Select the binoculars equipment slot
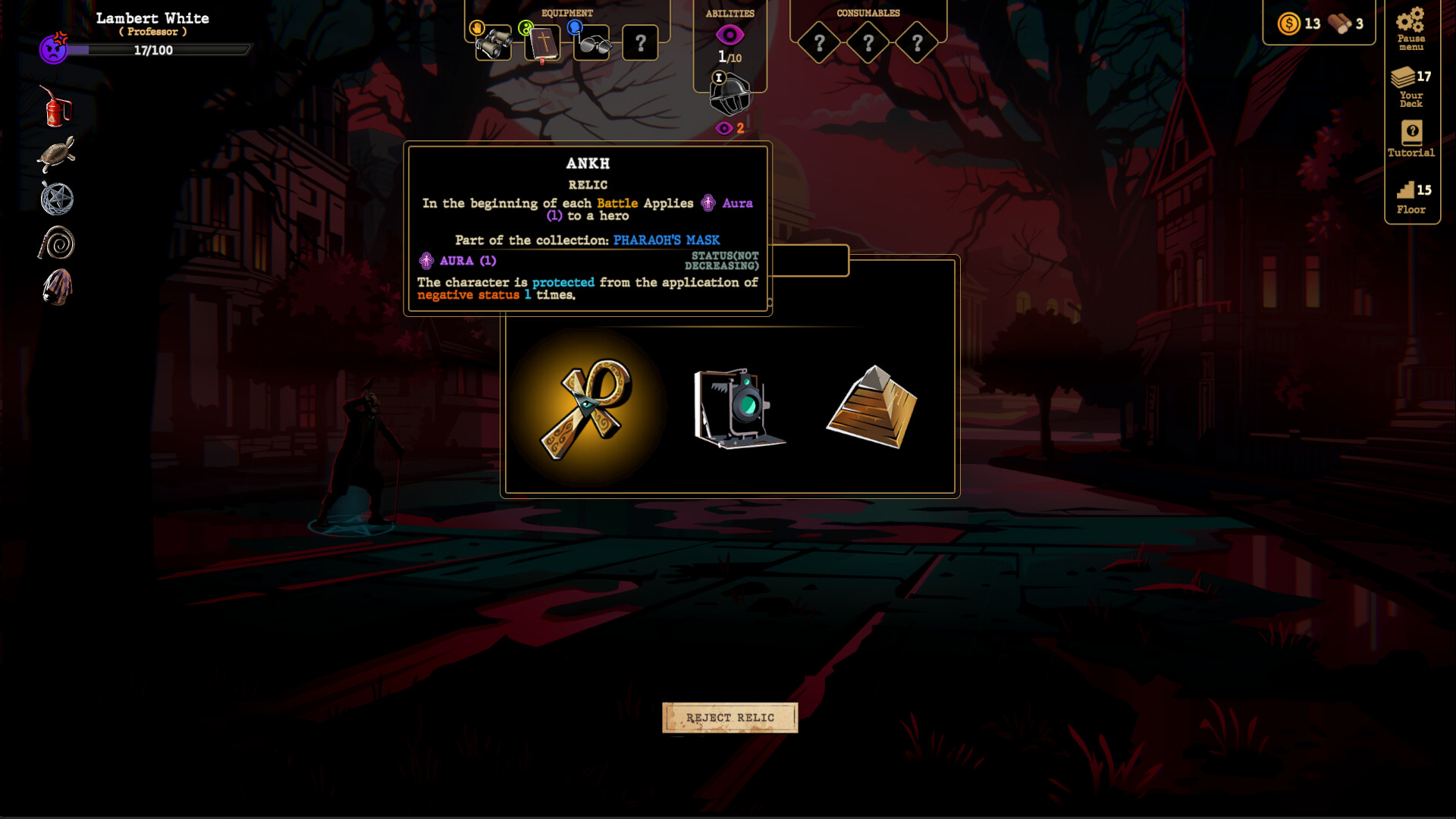 click(x=493, y=43)
